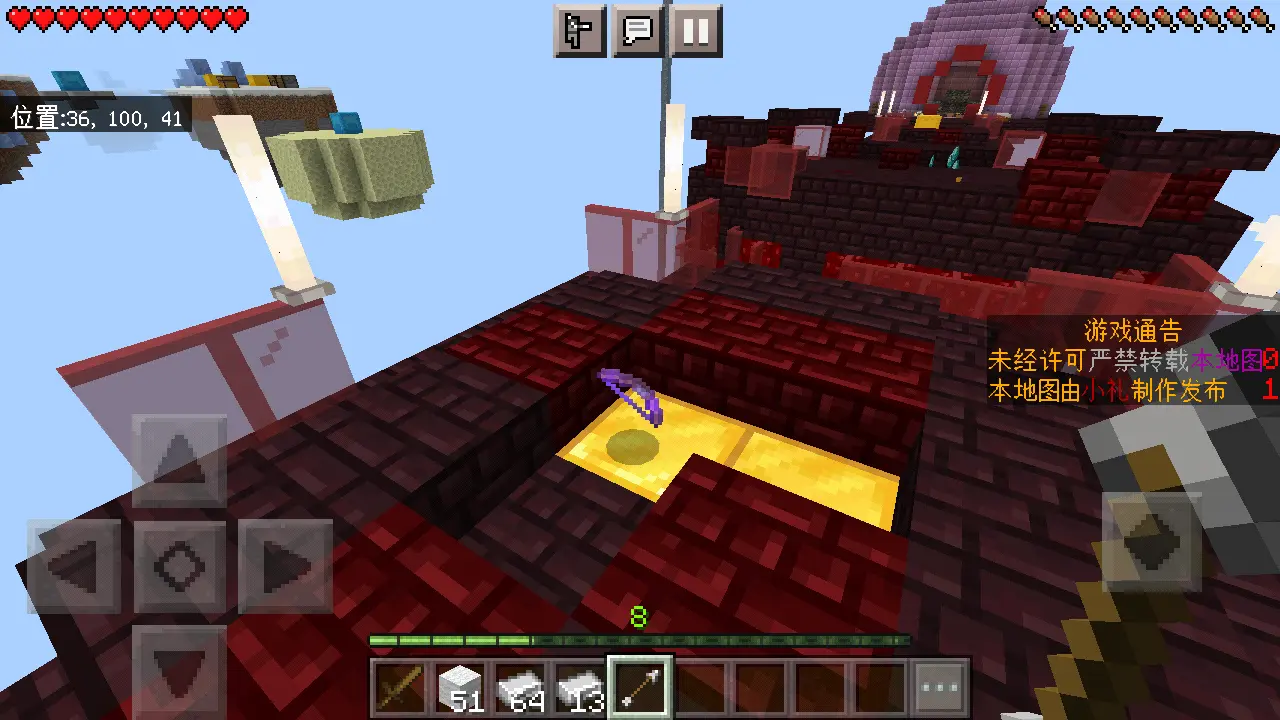The width and height of the screenshot is (1280, 720).
Task: Tap the D-pad center diamond button
Action: point(180,566)
